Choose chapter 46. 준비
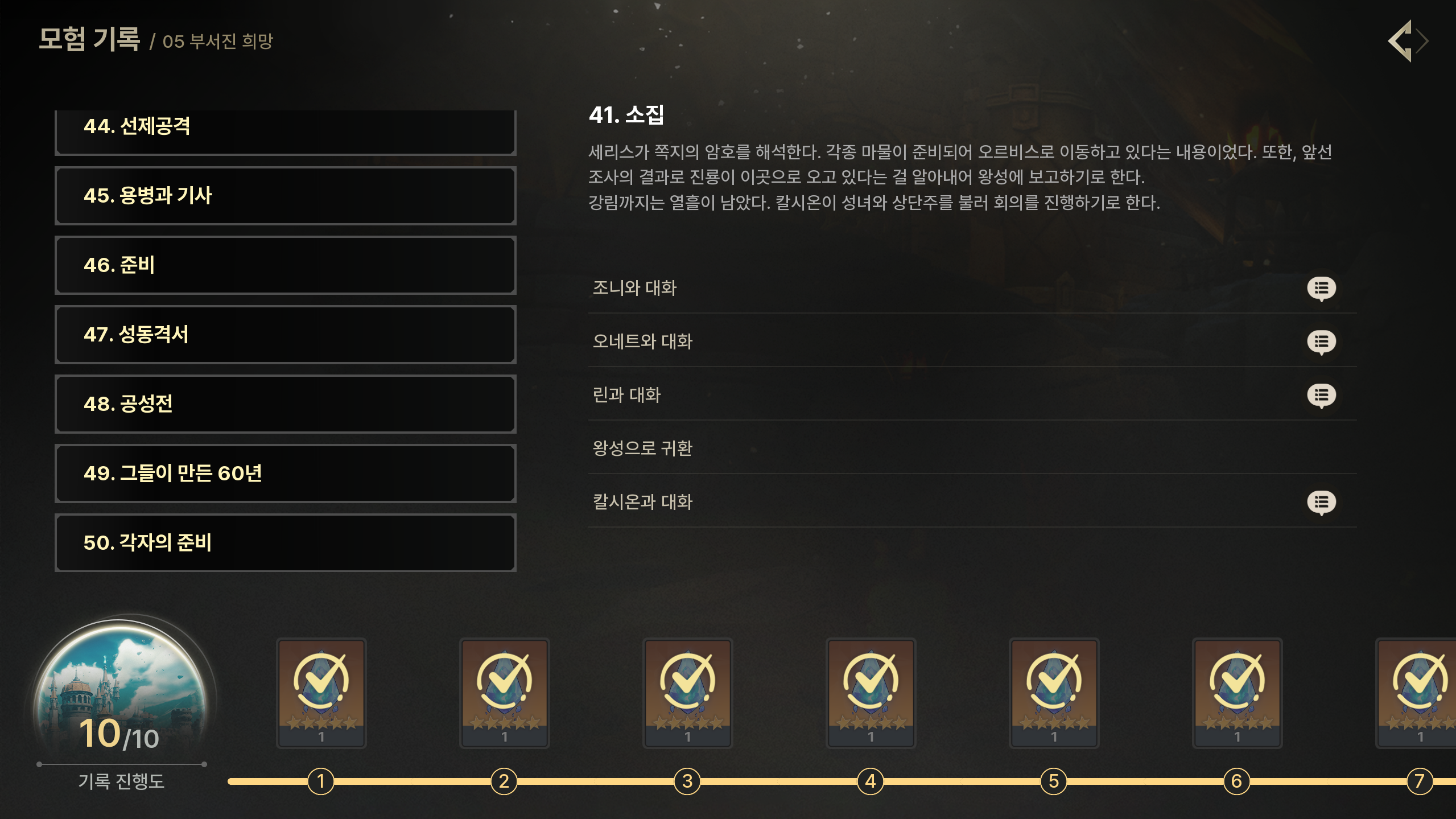This screenshot has width=1456, height=819. point(285,265)
